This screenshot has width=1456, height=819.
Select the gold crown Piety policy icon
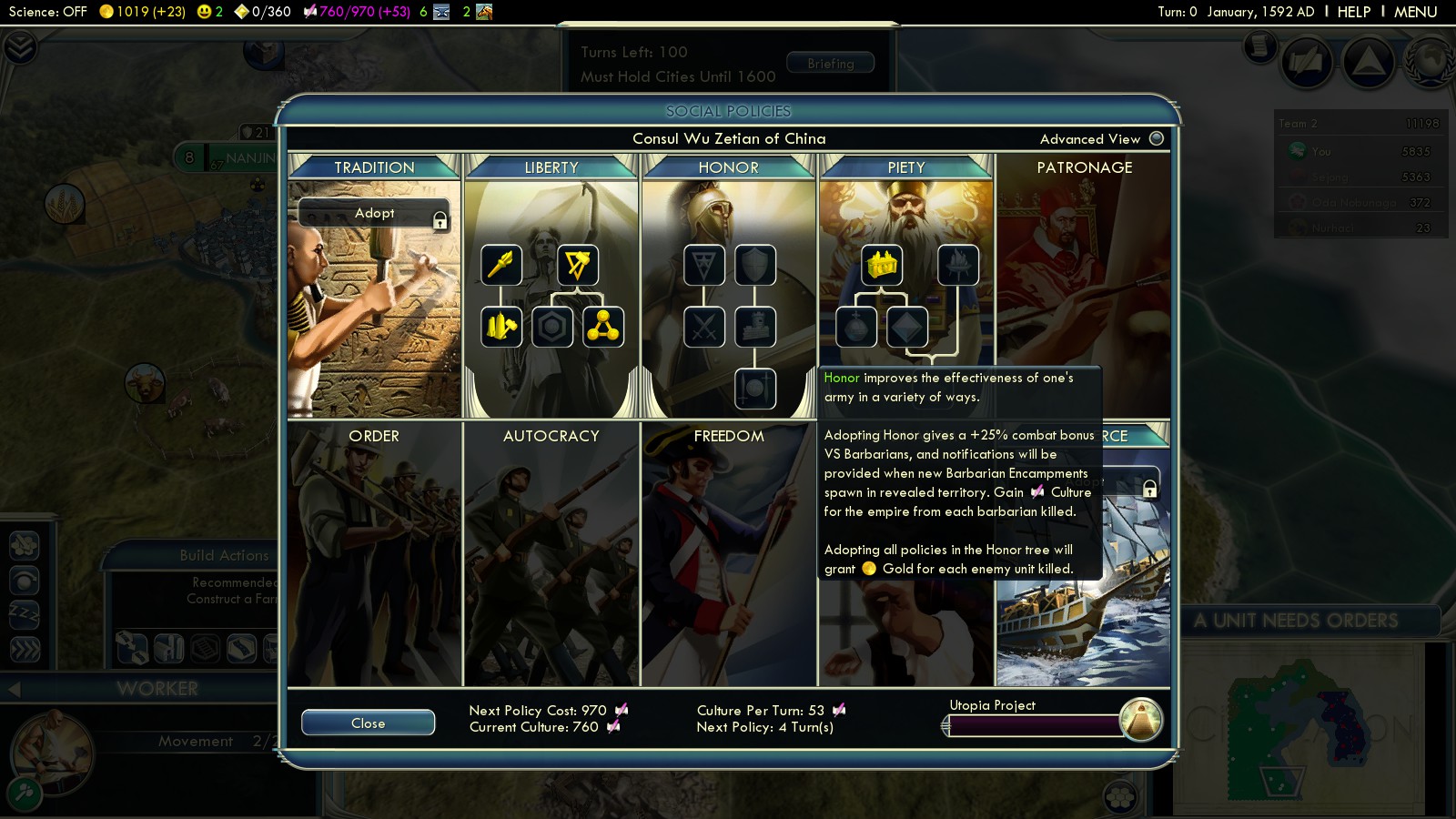click(x=882, y=265)
